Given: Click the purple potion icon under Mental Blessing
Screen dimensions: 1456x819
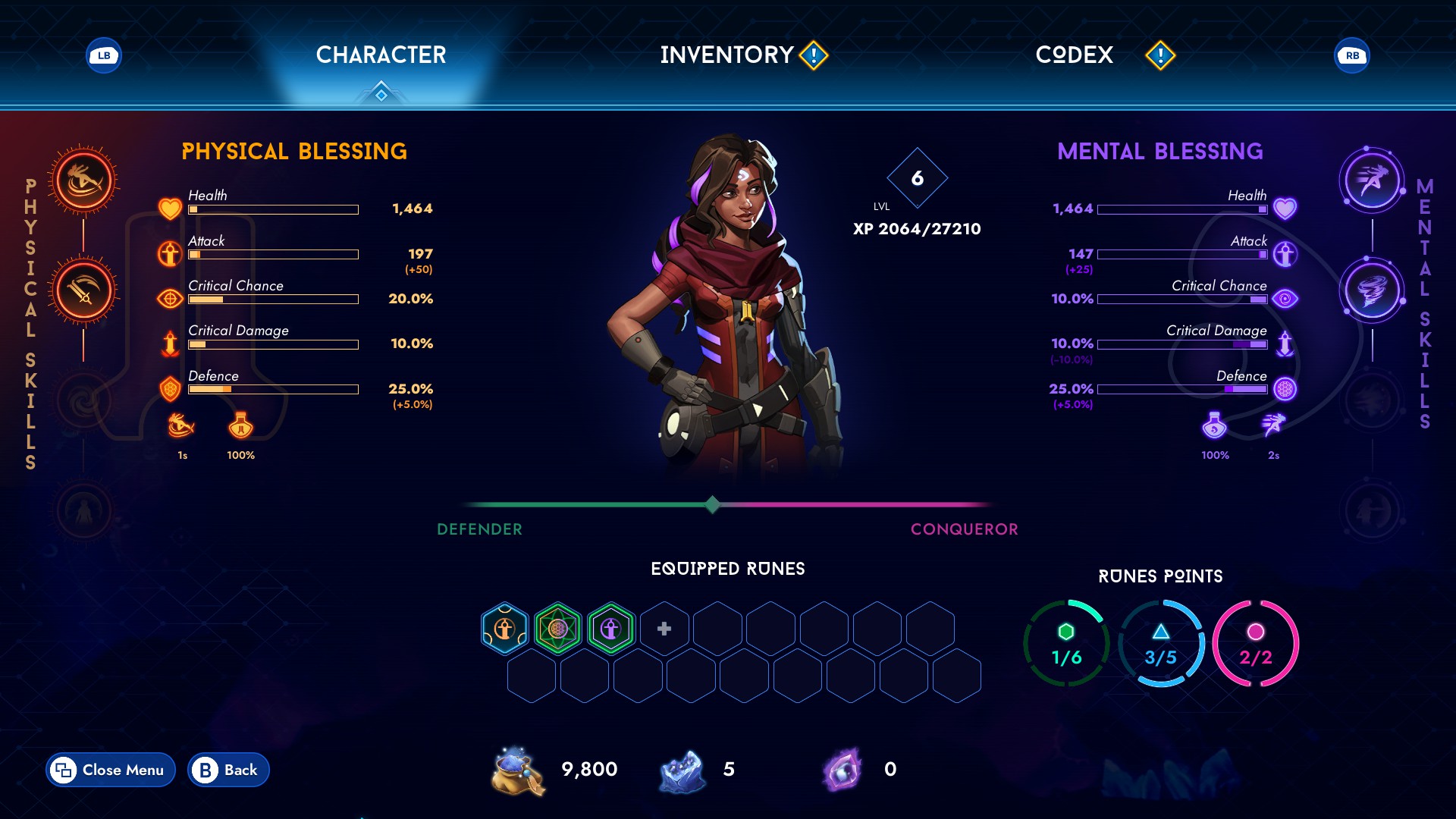Looking at the screenshot, I should point(1214,426).
